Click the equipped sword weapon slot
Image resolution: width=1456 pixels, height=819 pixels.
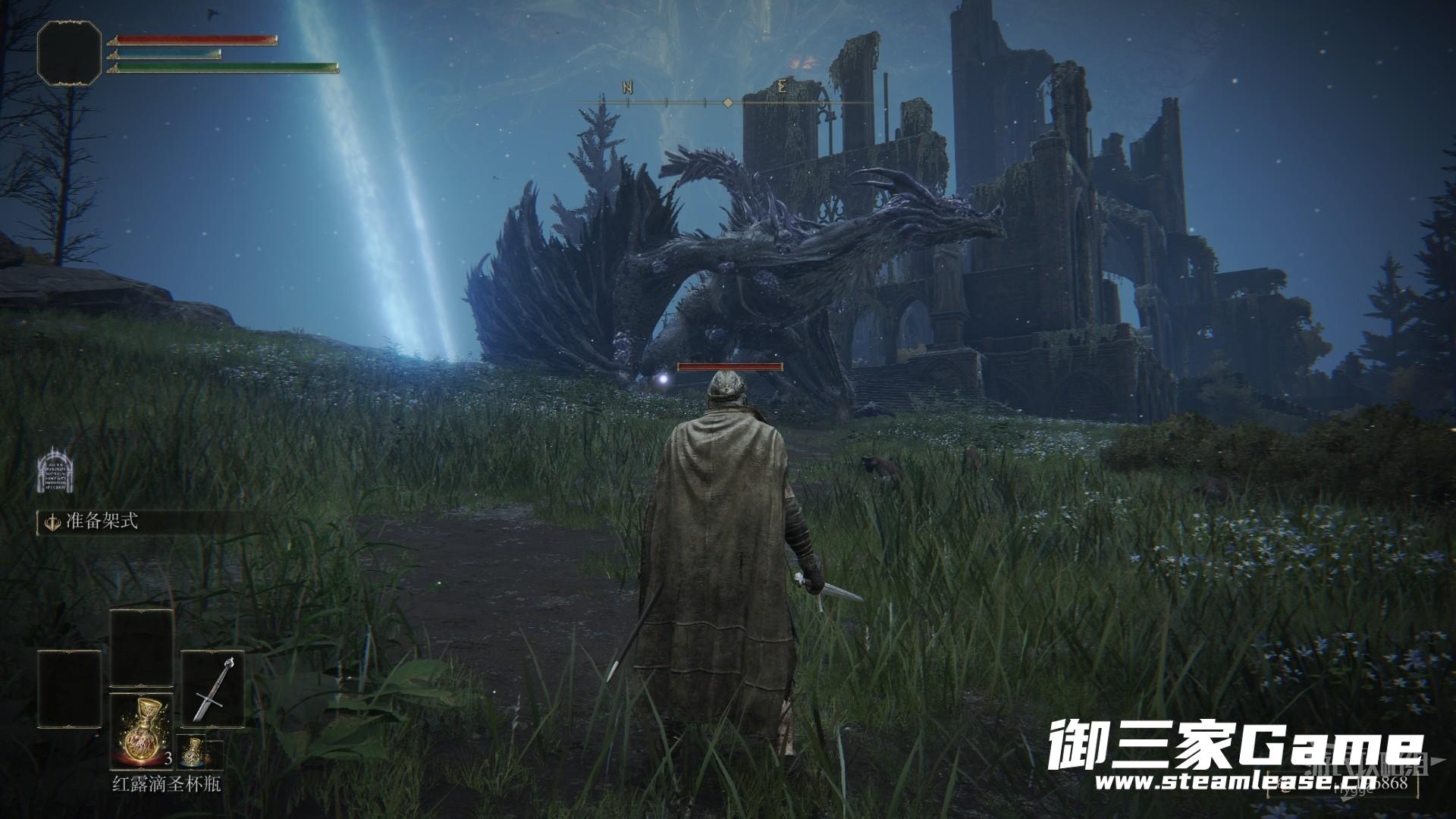click(x=212, y=689)
